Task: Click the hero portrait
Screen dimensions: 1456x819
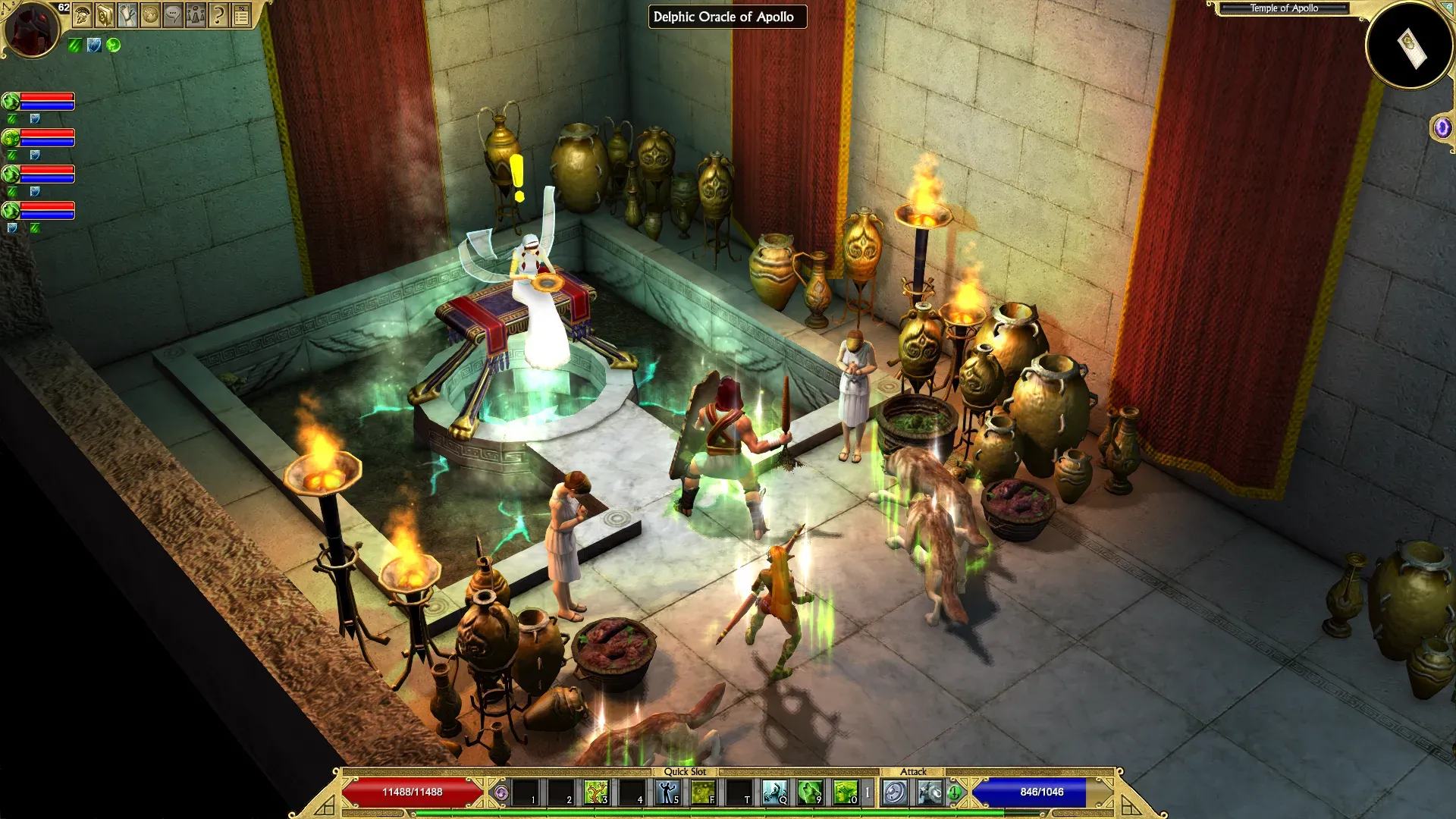Action: 32,29
